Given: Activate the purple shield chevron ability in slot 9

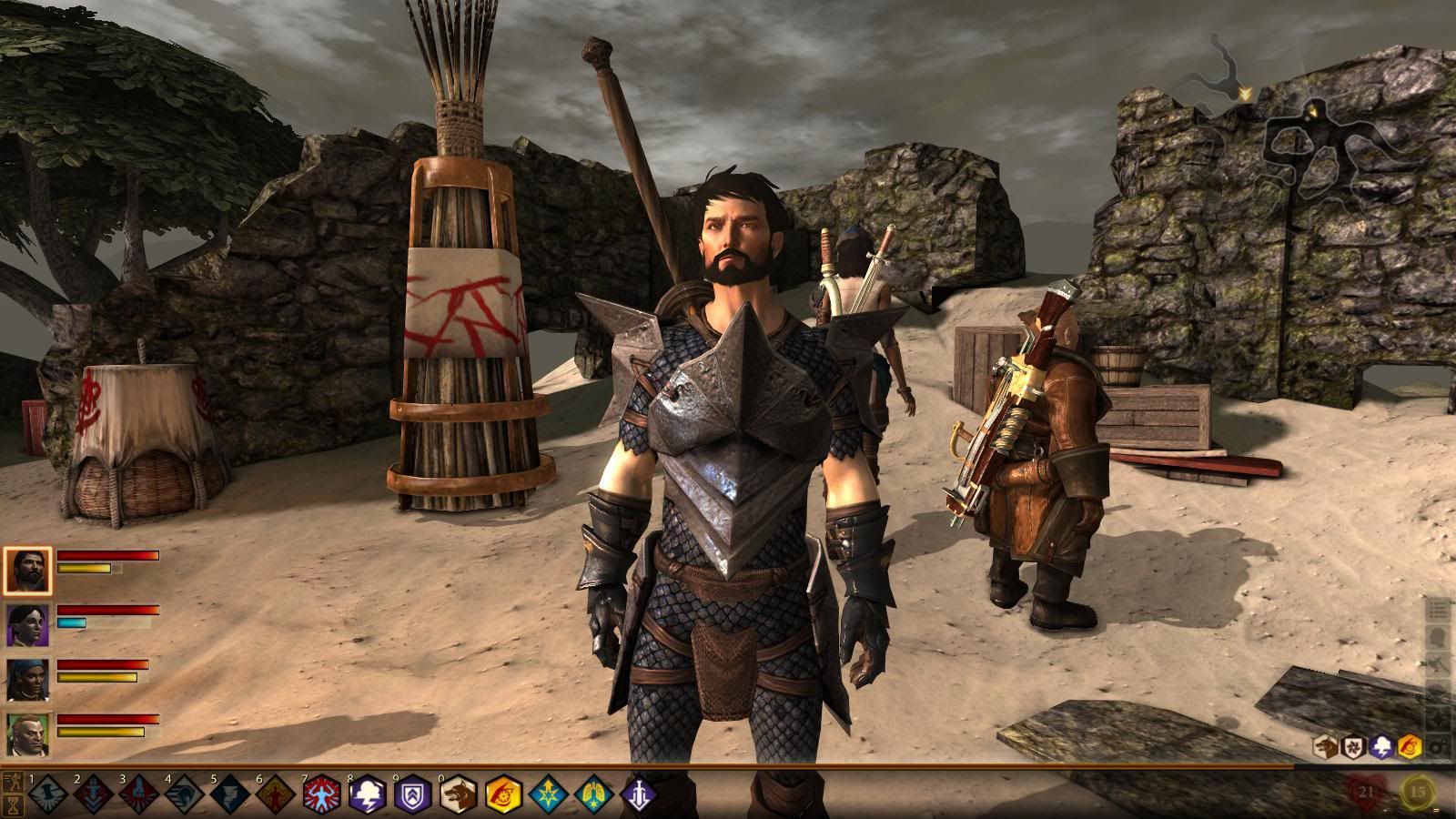Looking at the screenshot, I should coord(412,794).
